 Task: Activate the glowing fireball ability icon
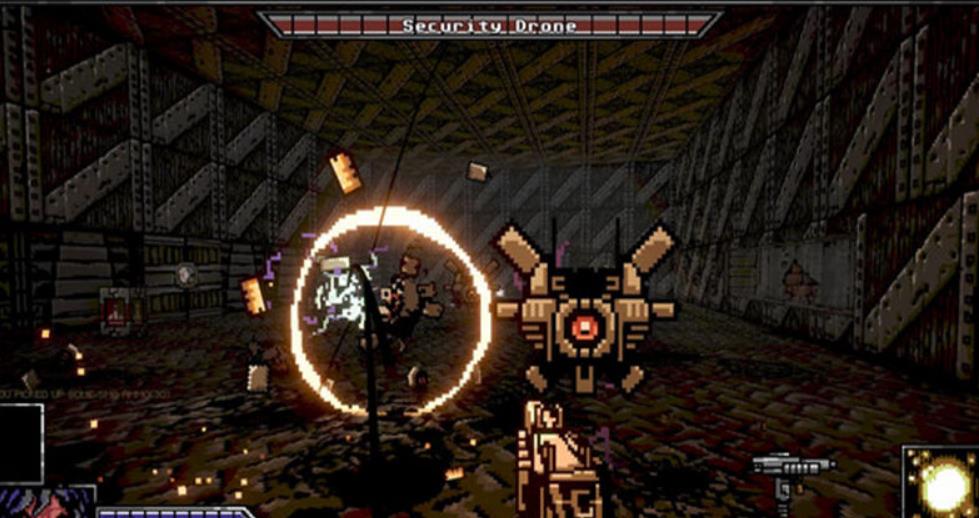coord(941,483)
